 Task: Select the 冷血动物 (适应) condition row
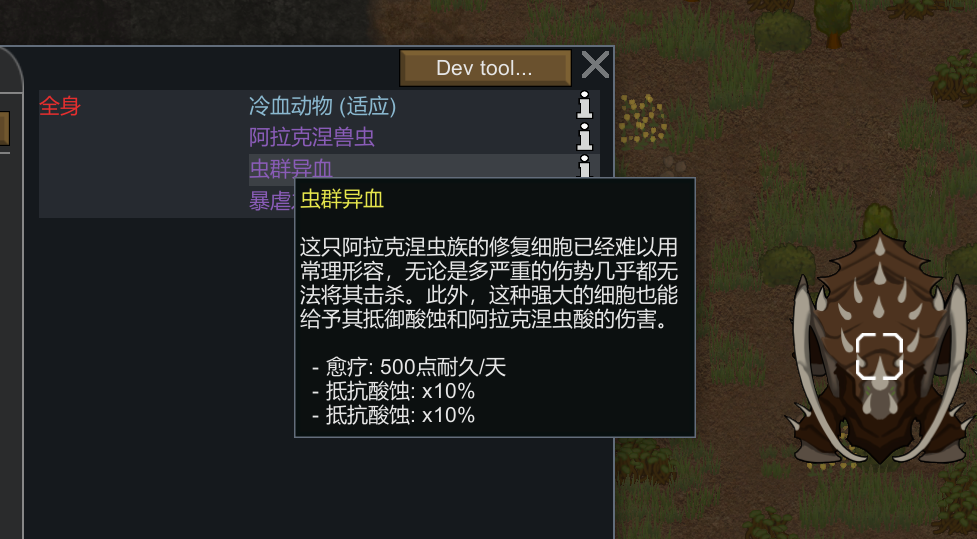point(322,105)
